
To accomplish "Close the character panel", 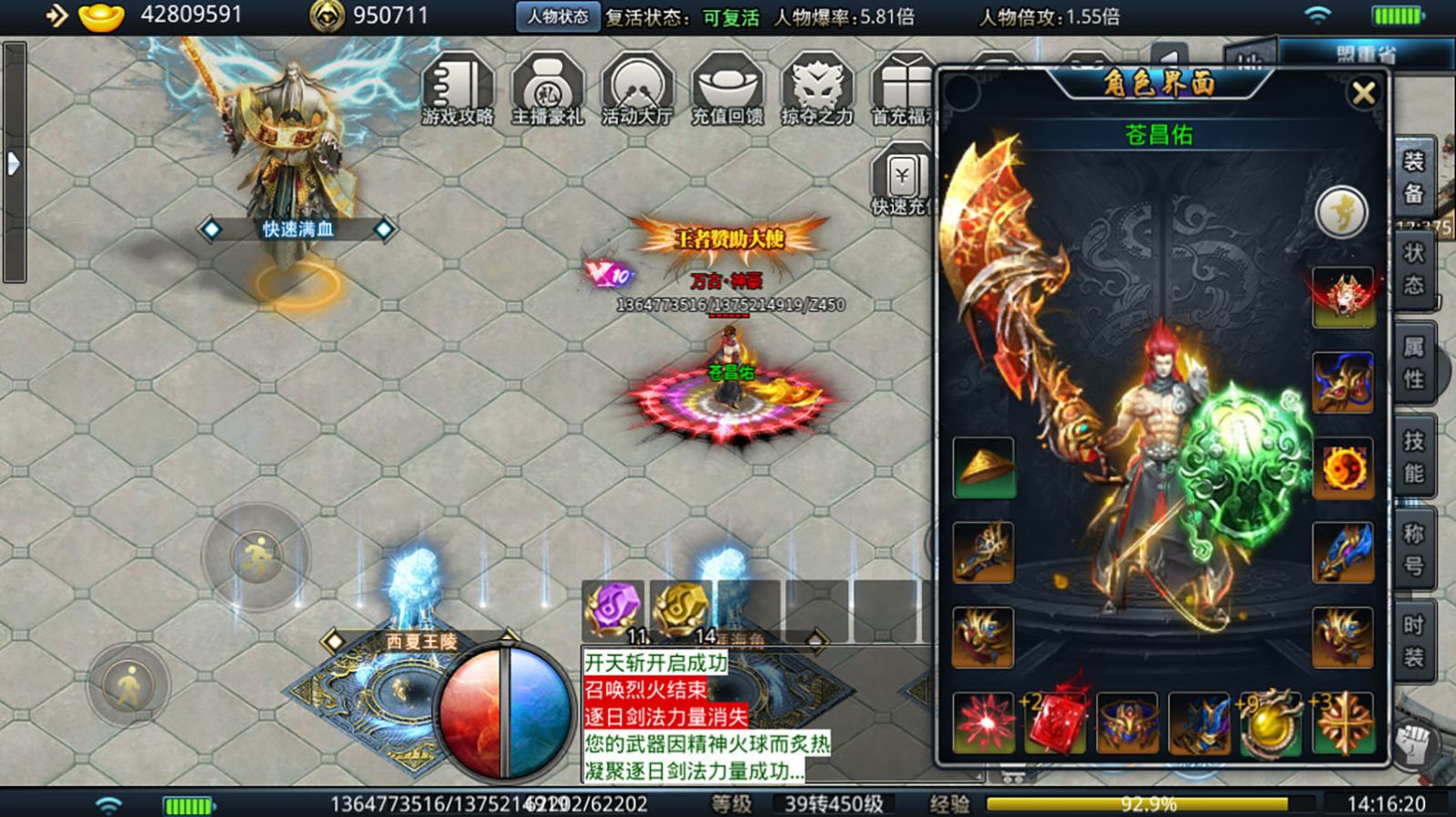I will (1364, 93).
